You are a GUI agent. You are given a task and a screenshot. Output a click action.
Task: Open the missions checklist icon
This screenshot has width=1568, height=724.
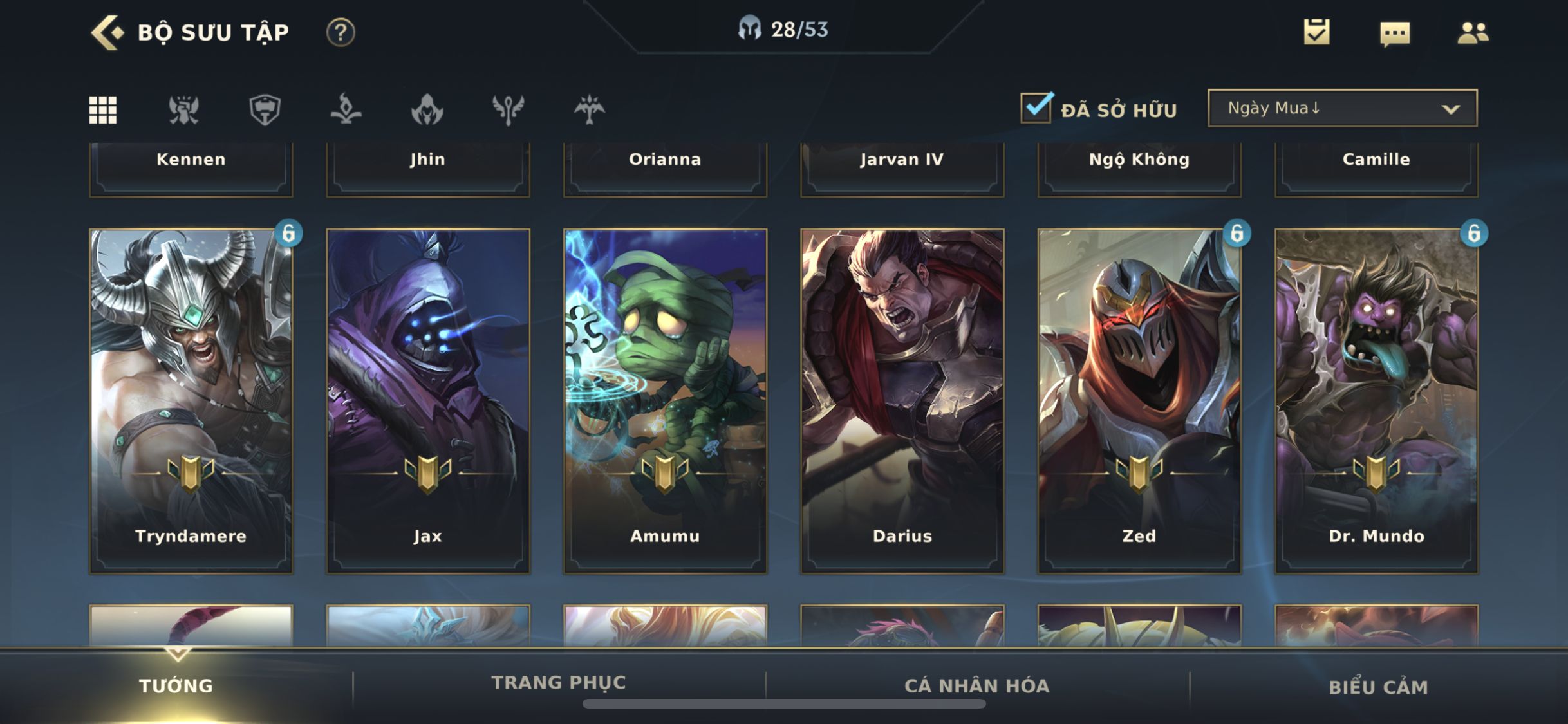point(1316,32)
